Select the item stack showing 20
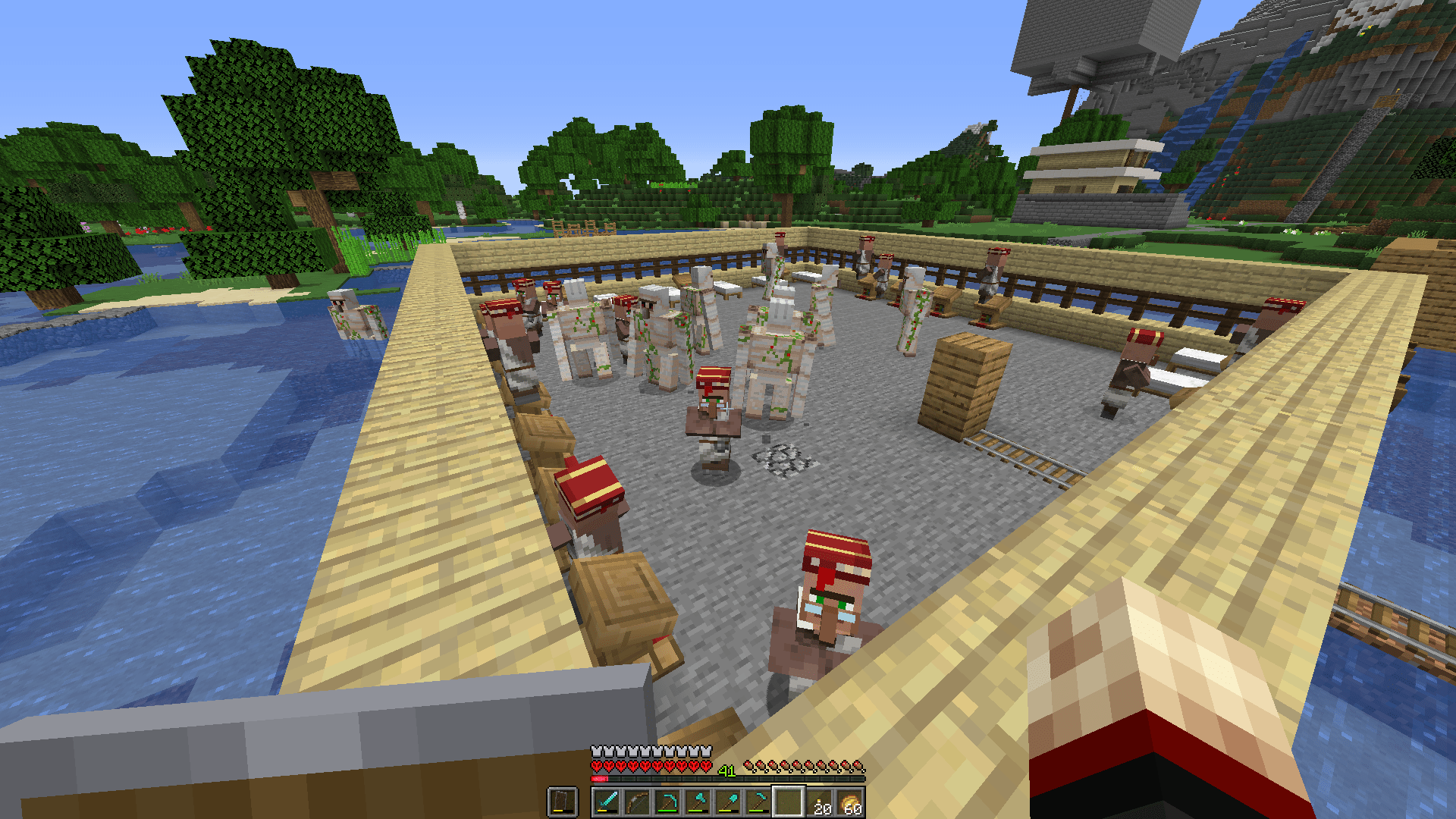 817,800
